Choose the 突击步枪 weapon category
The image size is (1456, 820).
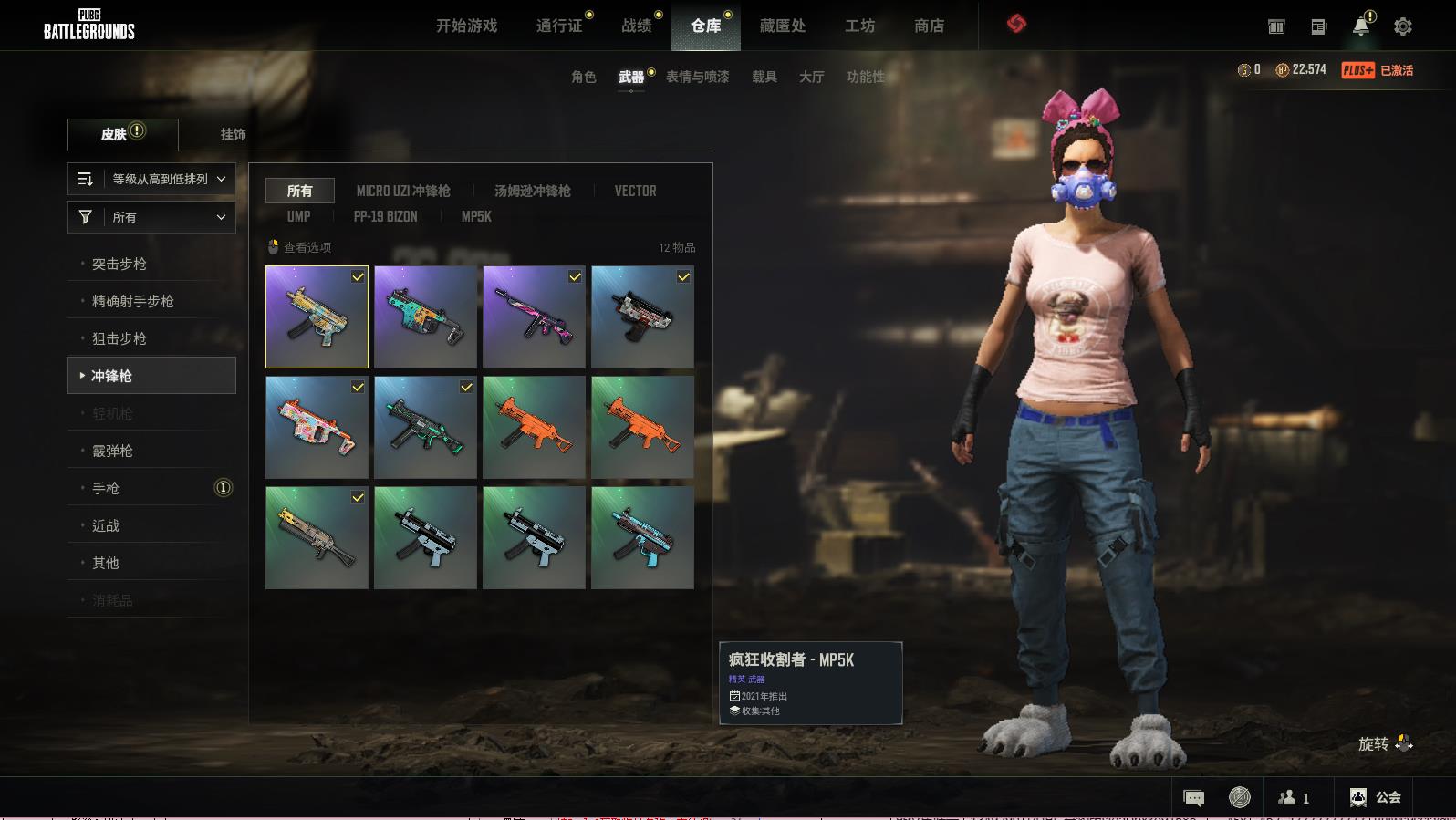click(120, 264)
